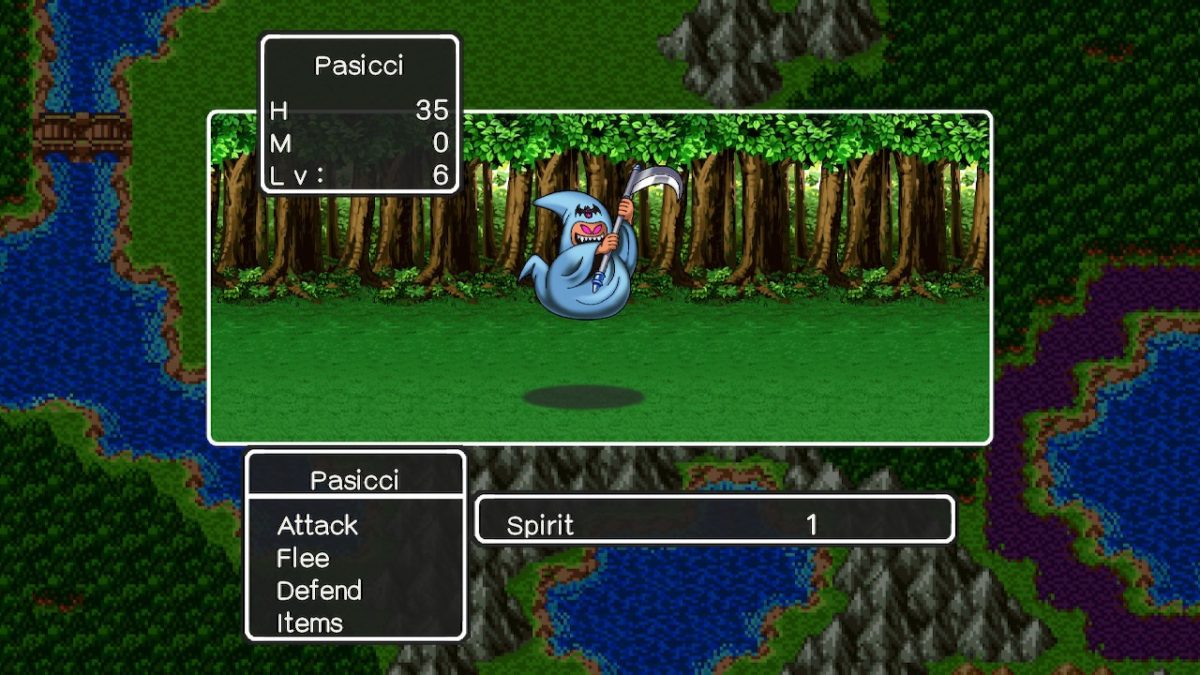Choose the Attack command
This screenshot has height=675, width=1200.
tap(317, 525)
